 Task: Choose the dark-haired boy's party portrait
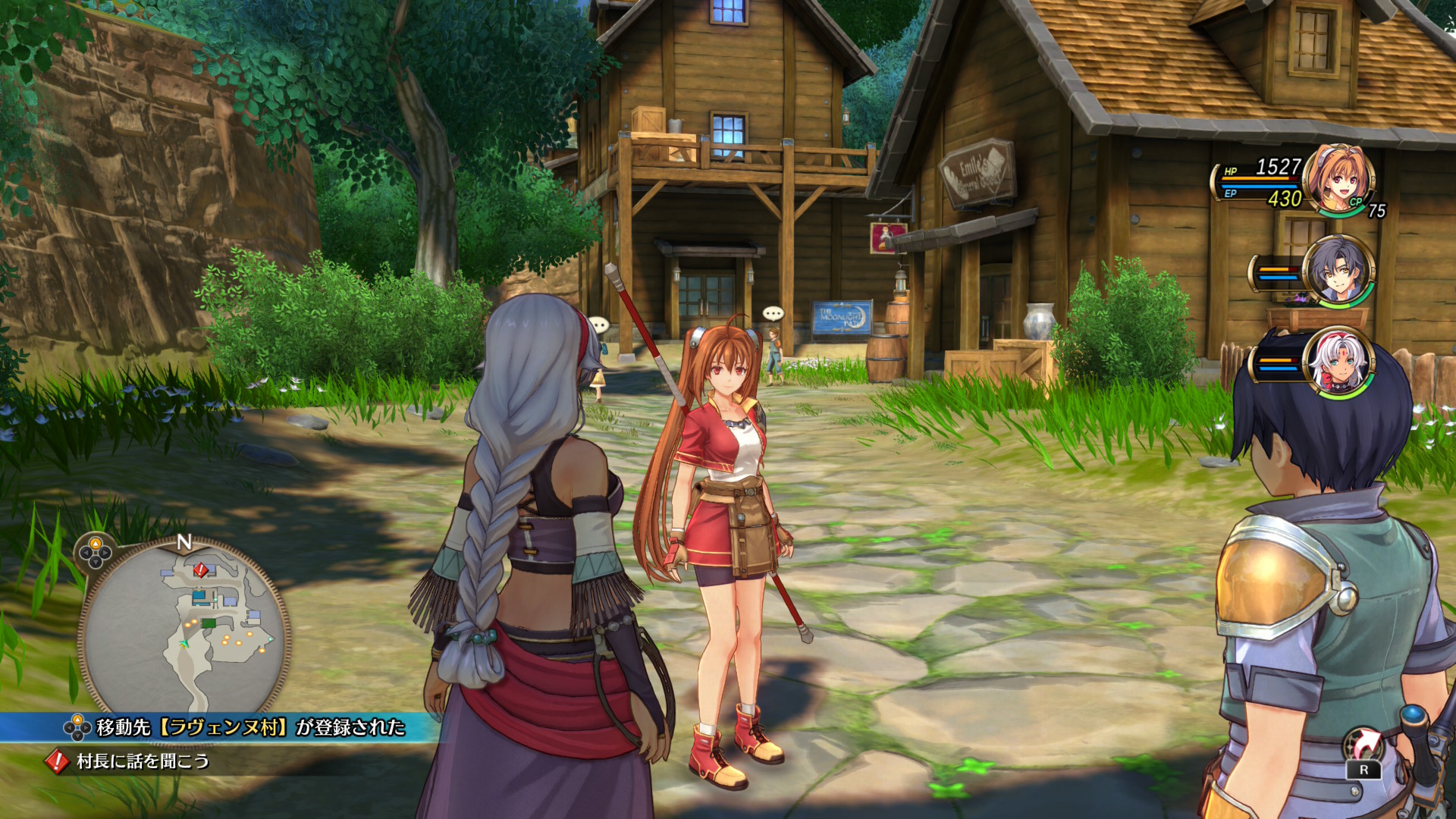pos(1338,271)
